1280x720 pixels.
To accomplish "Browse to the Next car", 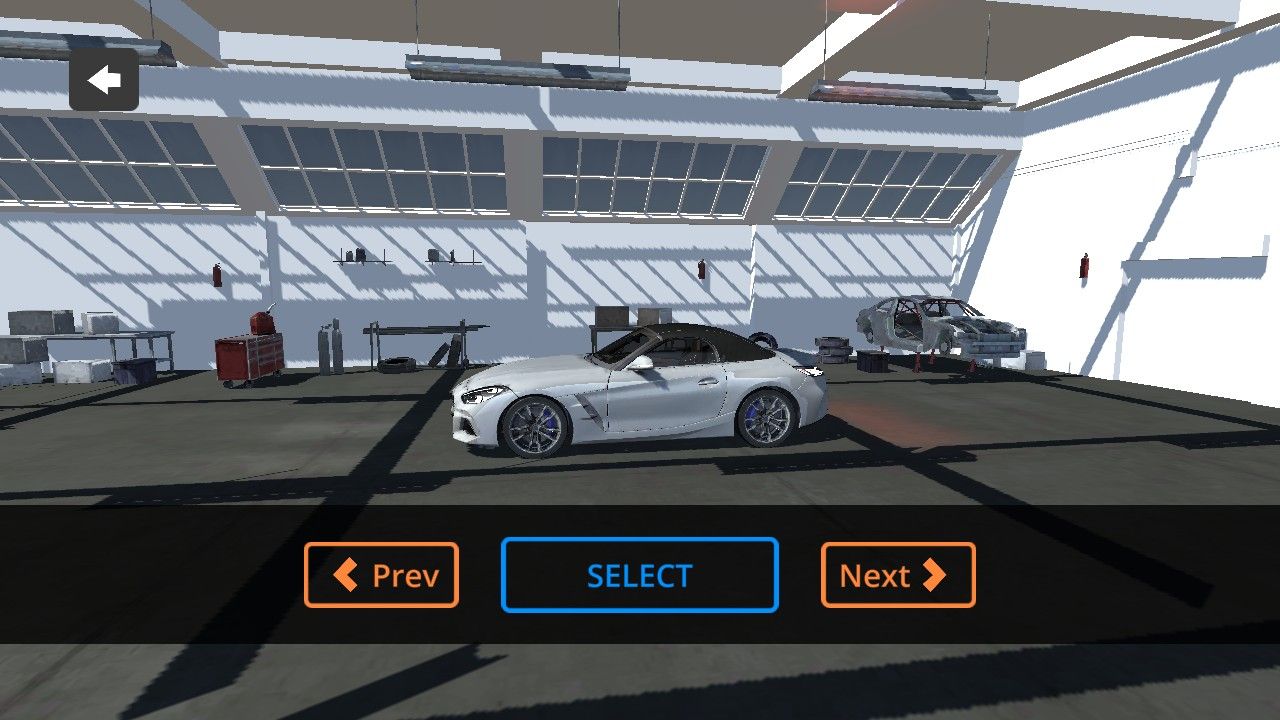I will [897, 575].
